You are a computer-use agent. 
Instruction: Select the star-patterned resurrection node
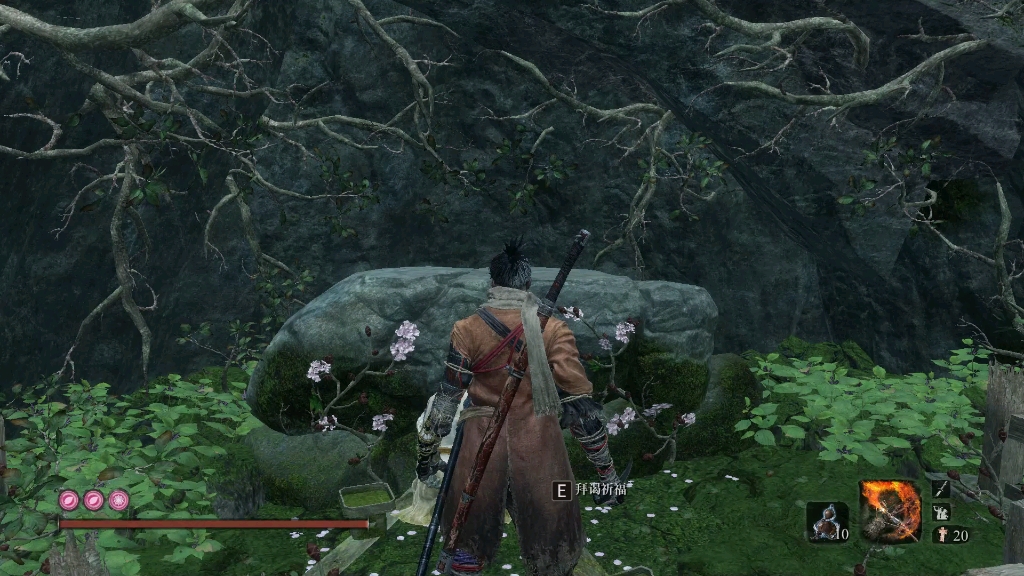119,500
